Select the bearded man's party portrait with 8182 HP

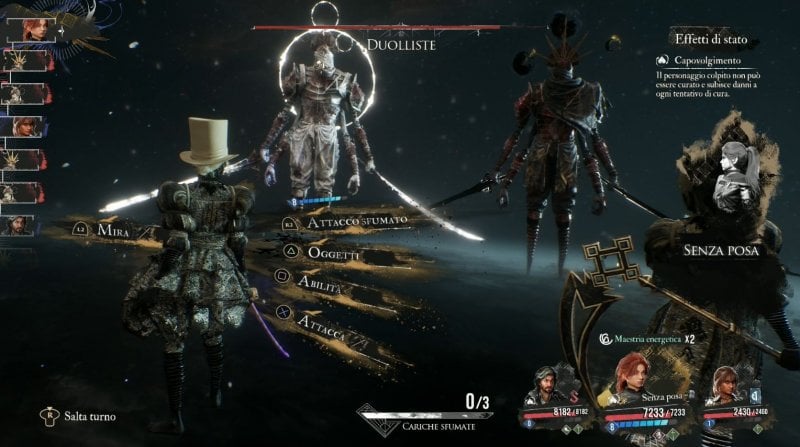(x=546, y=385)
